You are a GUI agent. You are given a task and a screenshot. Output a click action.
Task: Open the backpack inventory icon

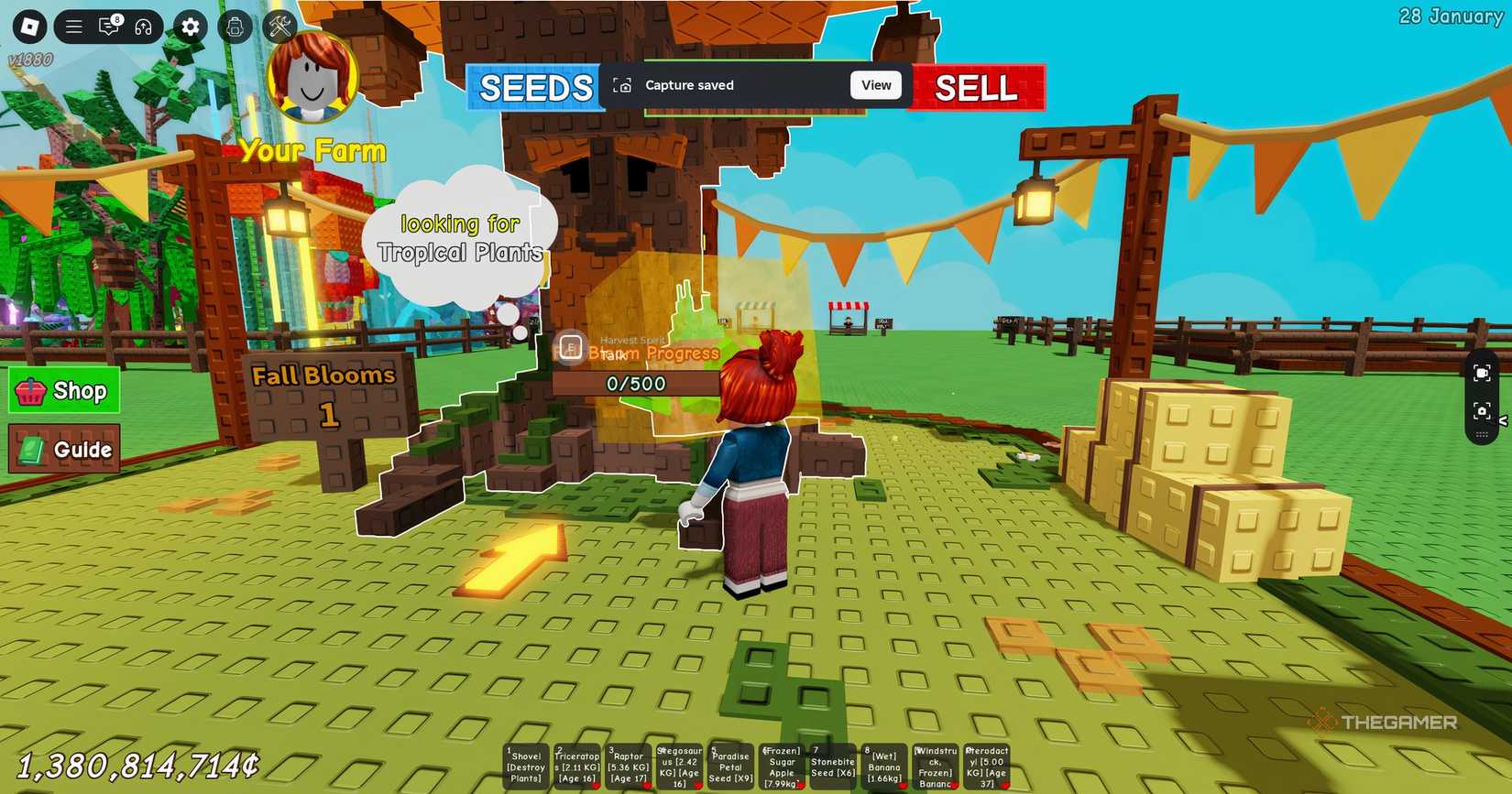[x=235, y=27]
